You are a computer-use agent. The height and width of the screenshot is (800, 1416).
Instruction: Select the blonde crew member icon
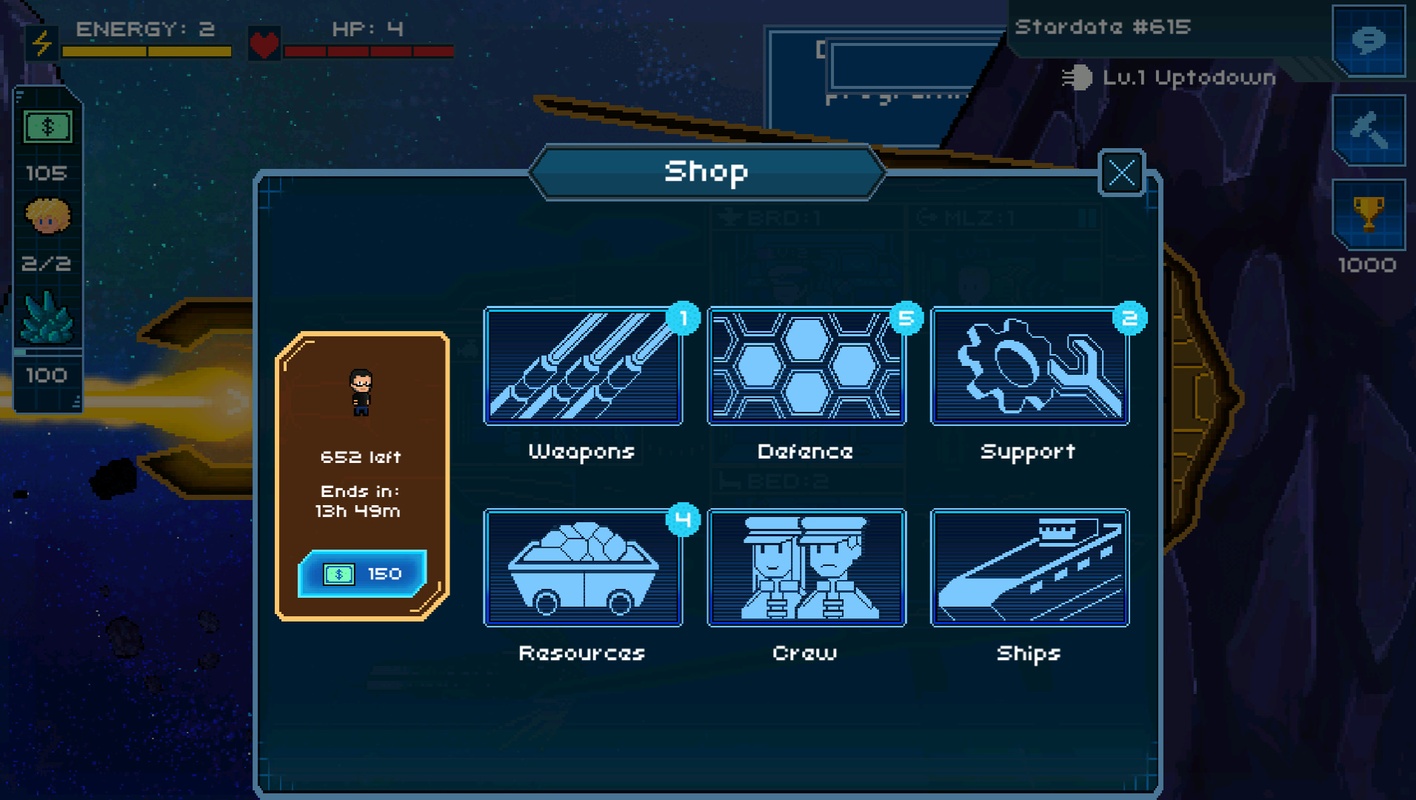(47, 216)
